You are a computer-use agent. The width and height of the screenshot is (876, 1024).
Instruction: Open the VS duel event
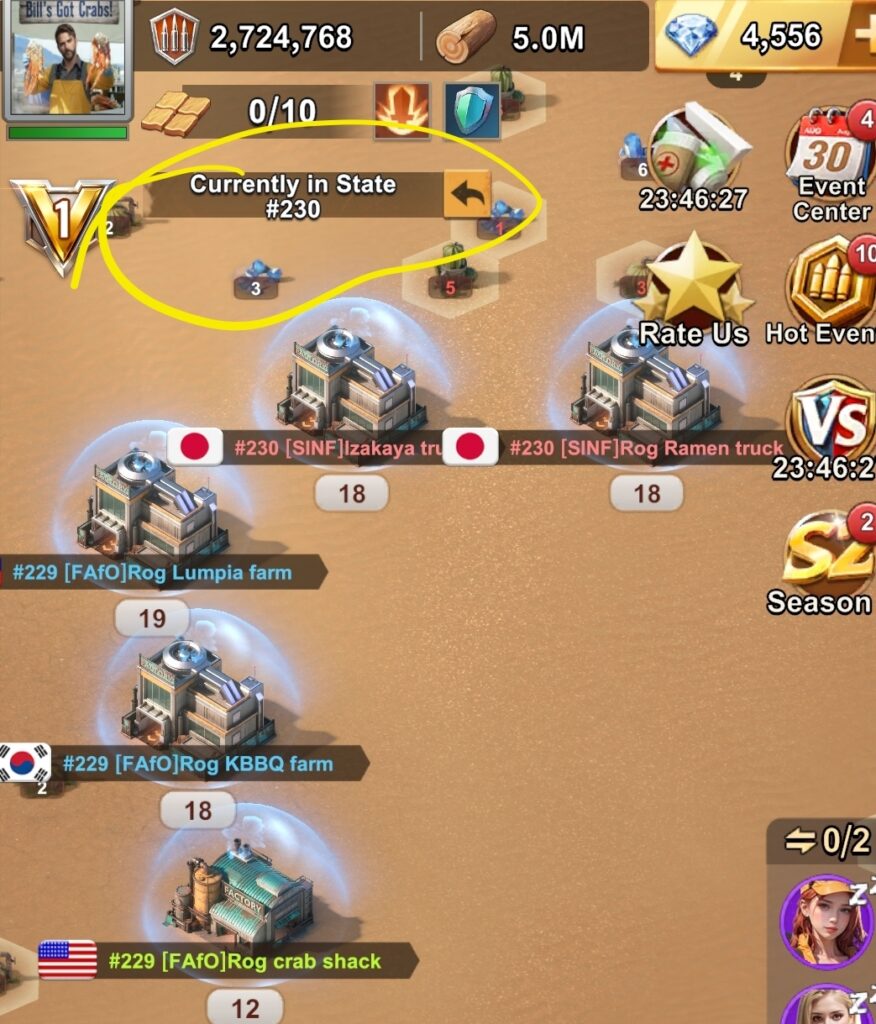click(830, 420)
